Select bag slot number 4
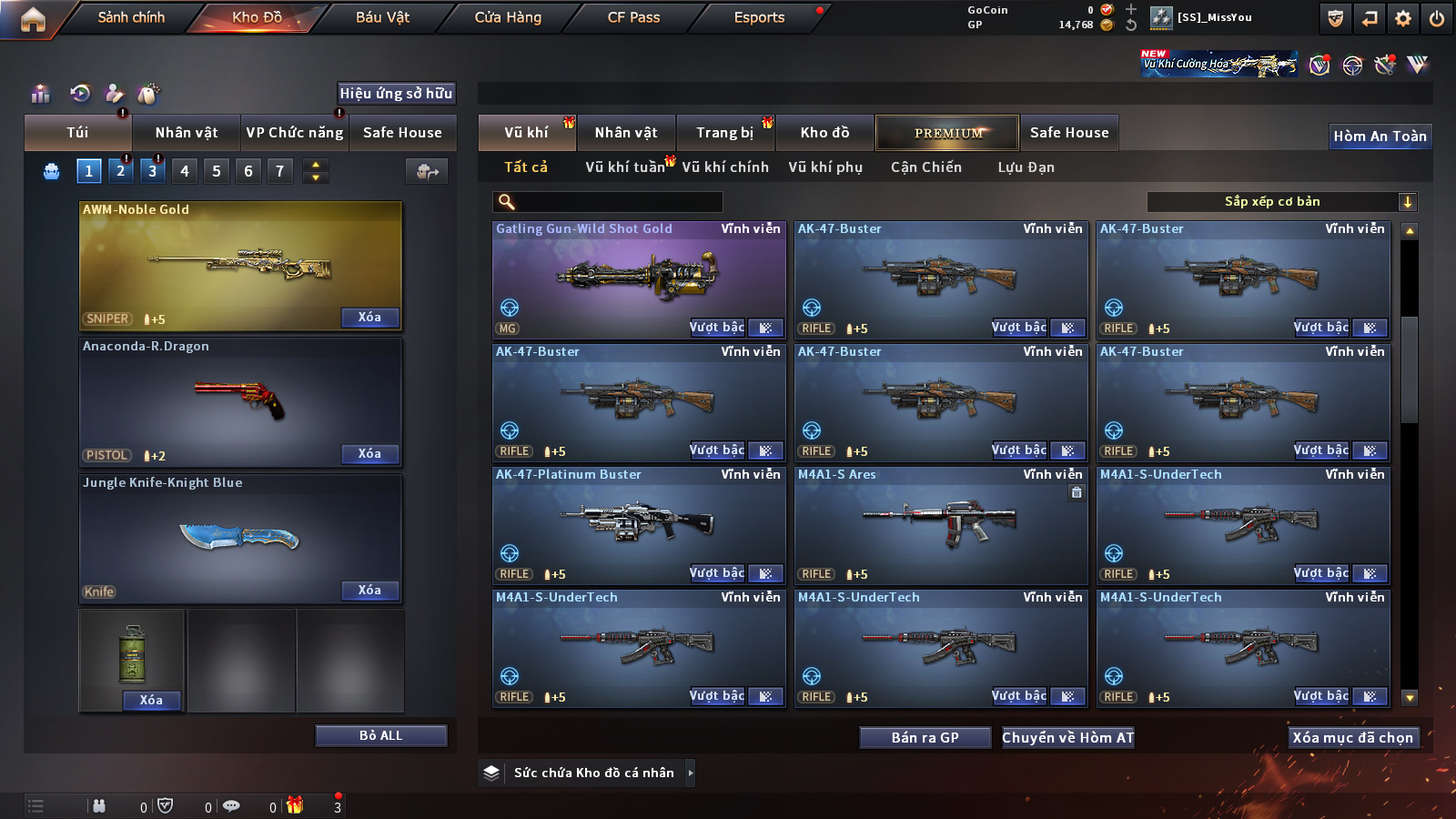1456x819 pixels. (x=185, y=171)
